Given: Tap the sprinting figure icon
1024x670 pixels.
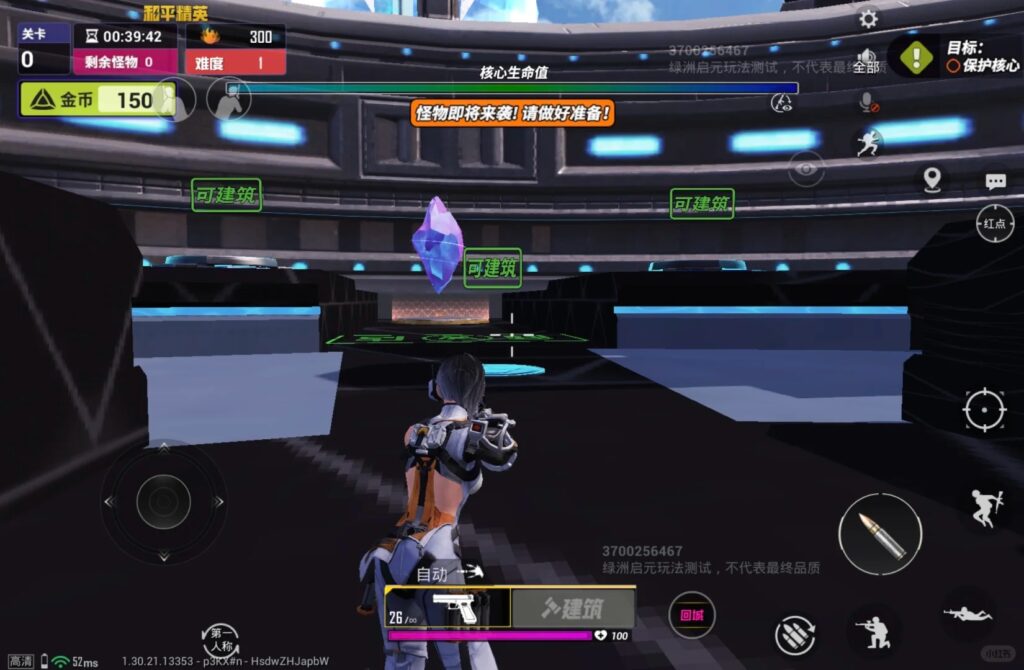Looking at the screenshot, I should [x=867, y=144].
